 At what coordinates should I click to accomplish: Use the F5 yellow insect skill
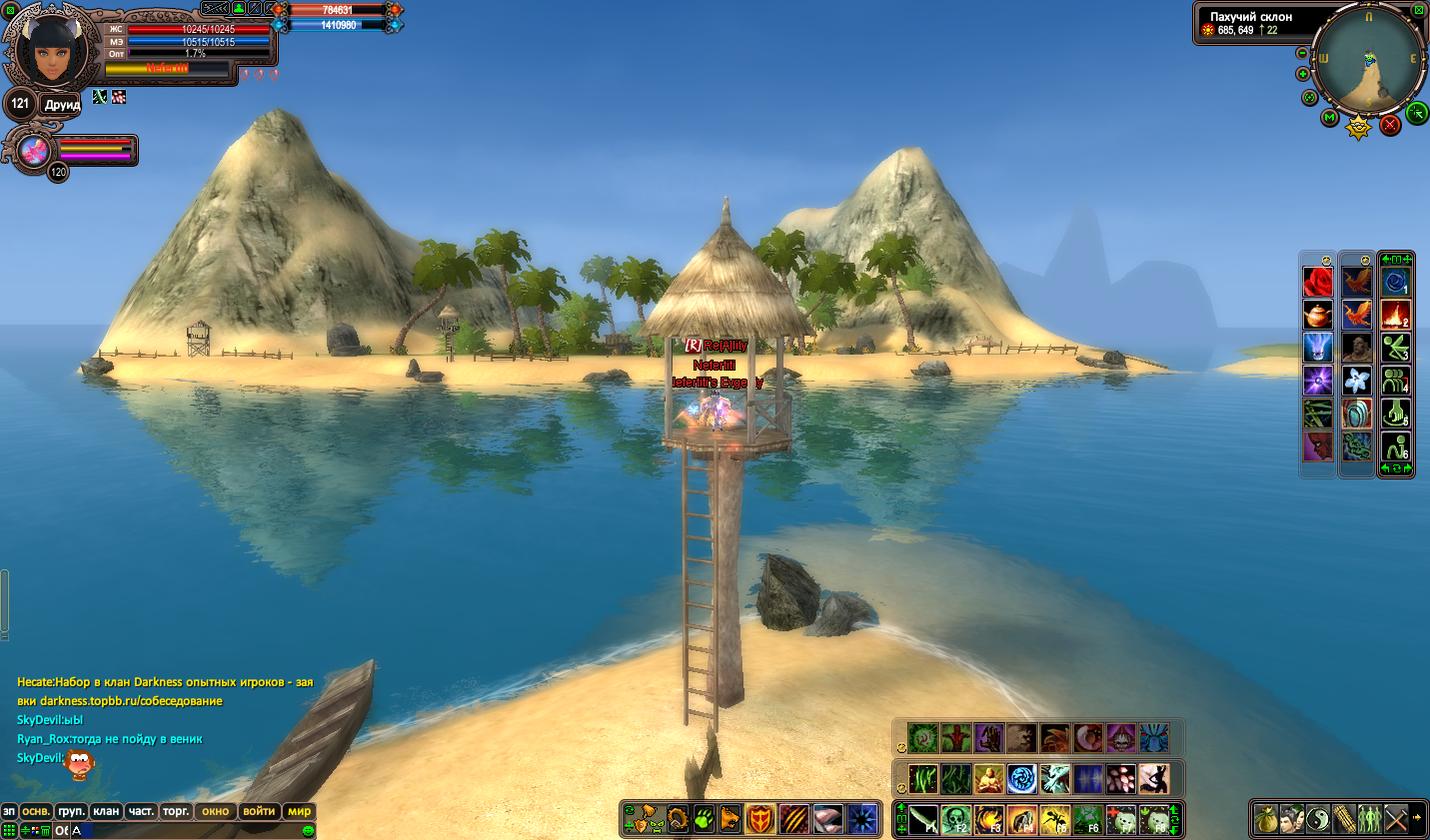tap(1055, 819)
